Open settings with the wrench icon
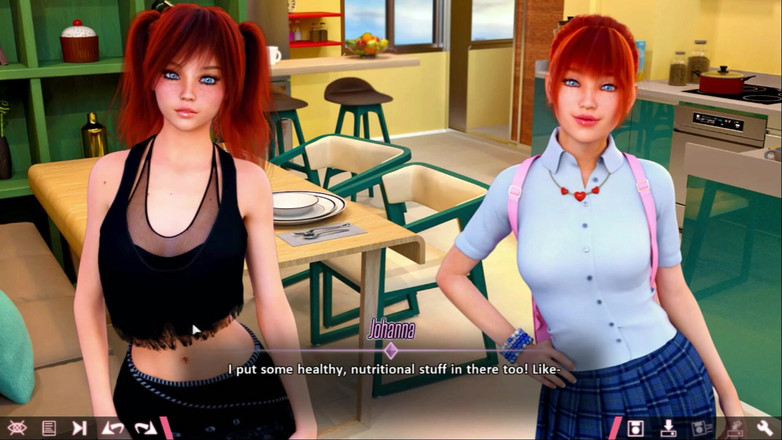 [766, 428]
